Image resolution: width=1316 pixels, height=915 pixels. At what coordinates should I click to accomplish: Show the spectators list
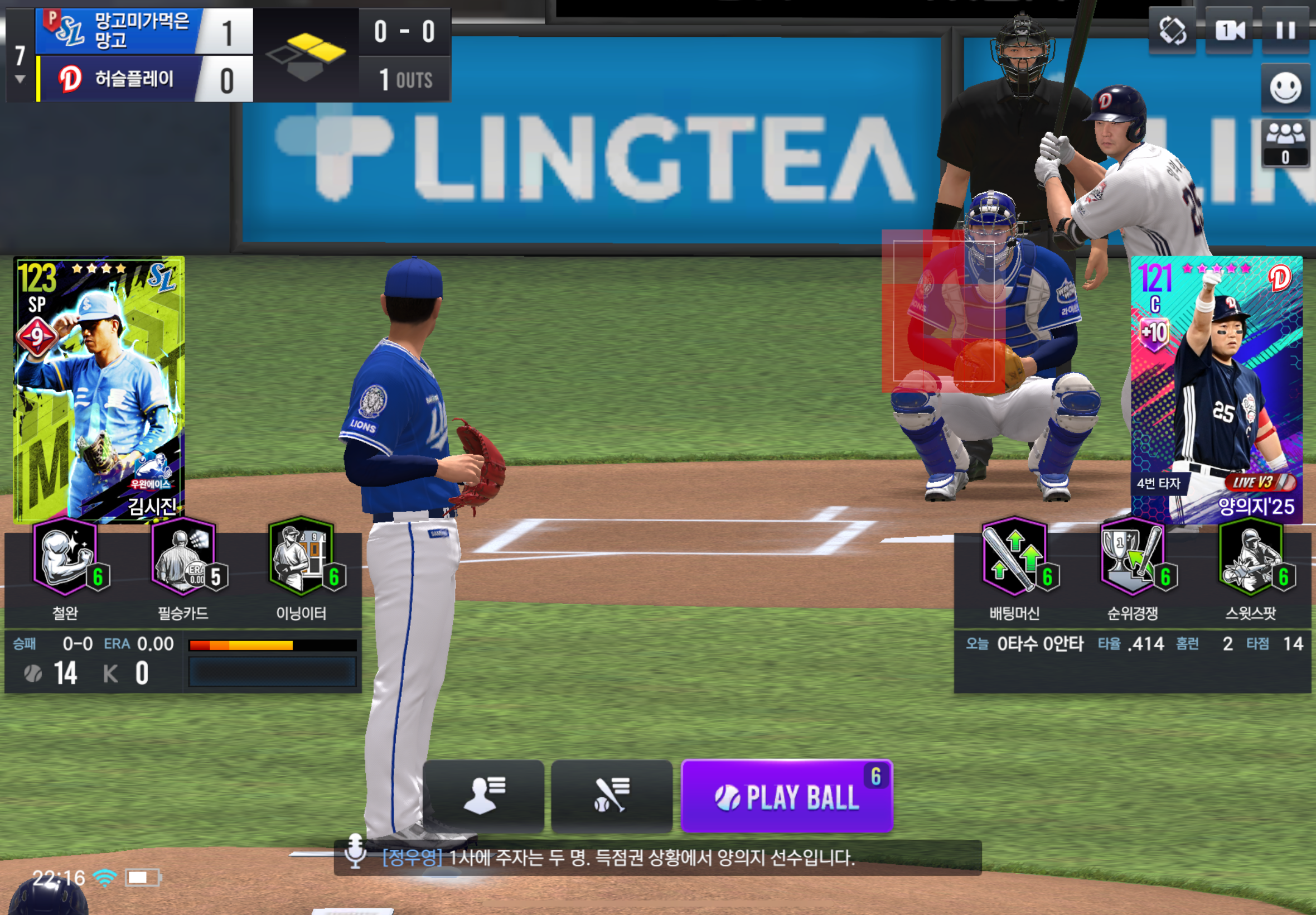1285,143
